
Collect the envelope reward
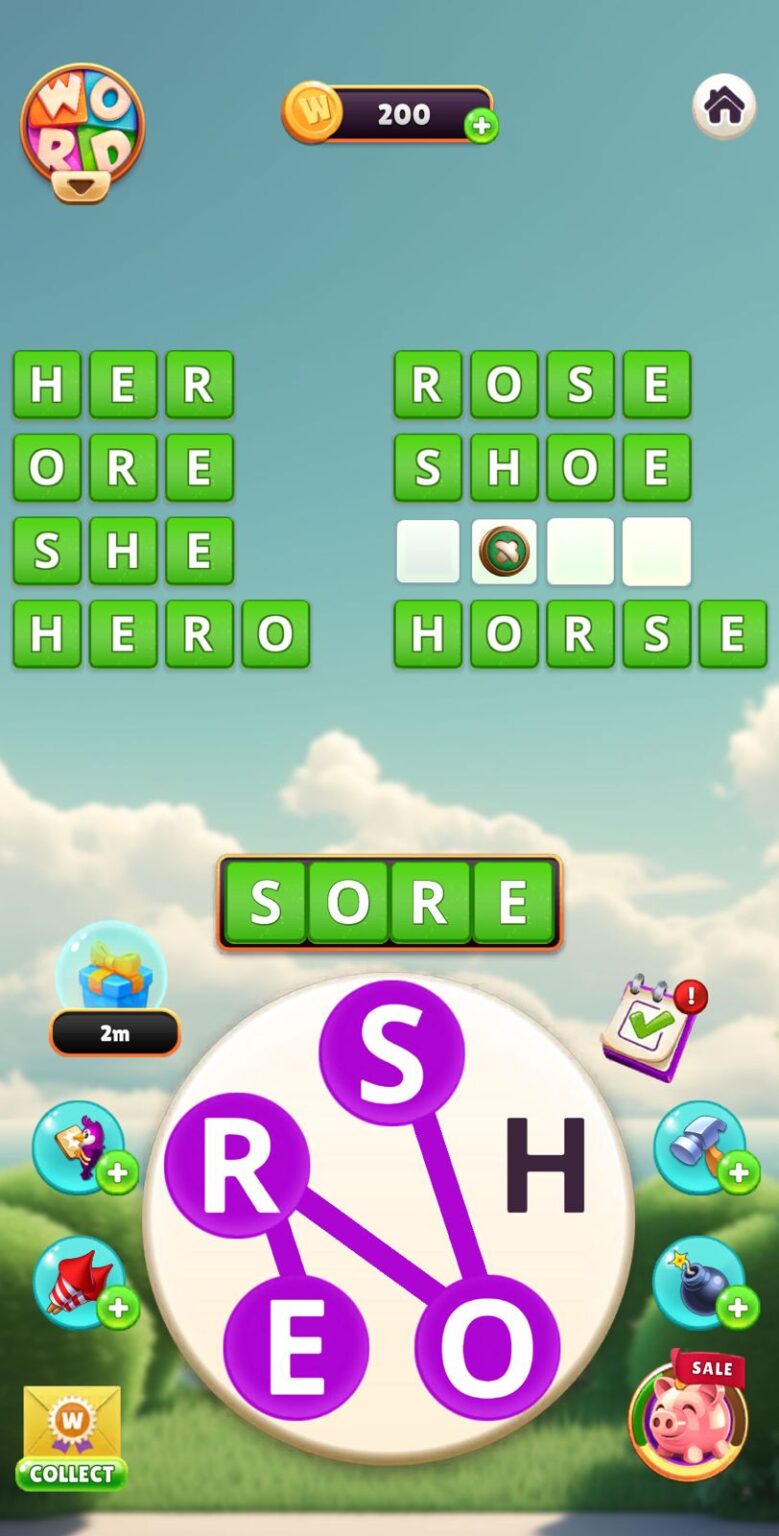coord(72,1437)
